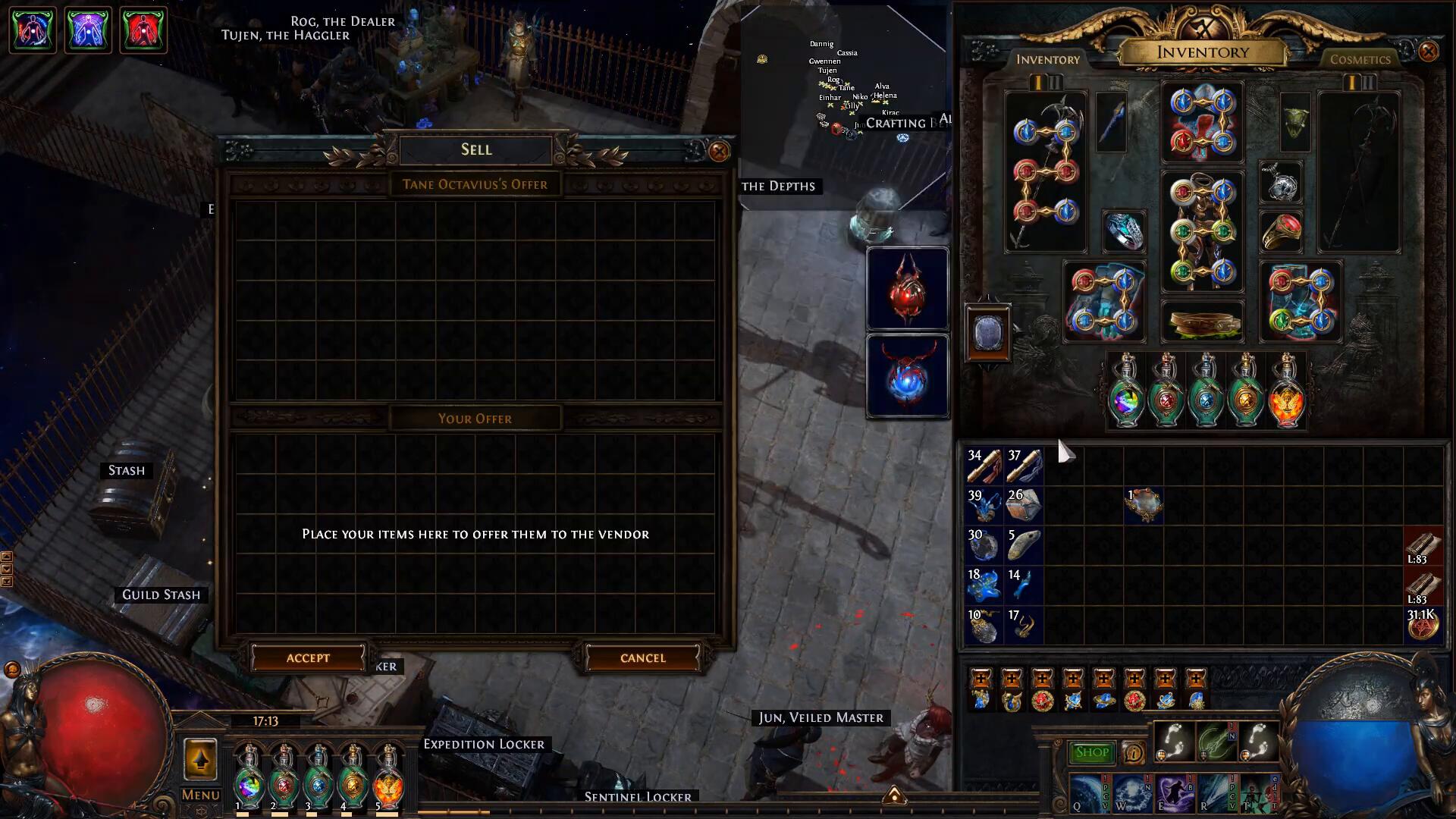Accept the vendor sell offer

tap(308, 658)
